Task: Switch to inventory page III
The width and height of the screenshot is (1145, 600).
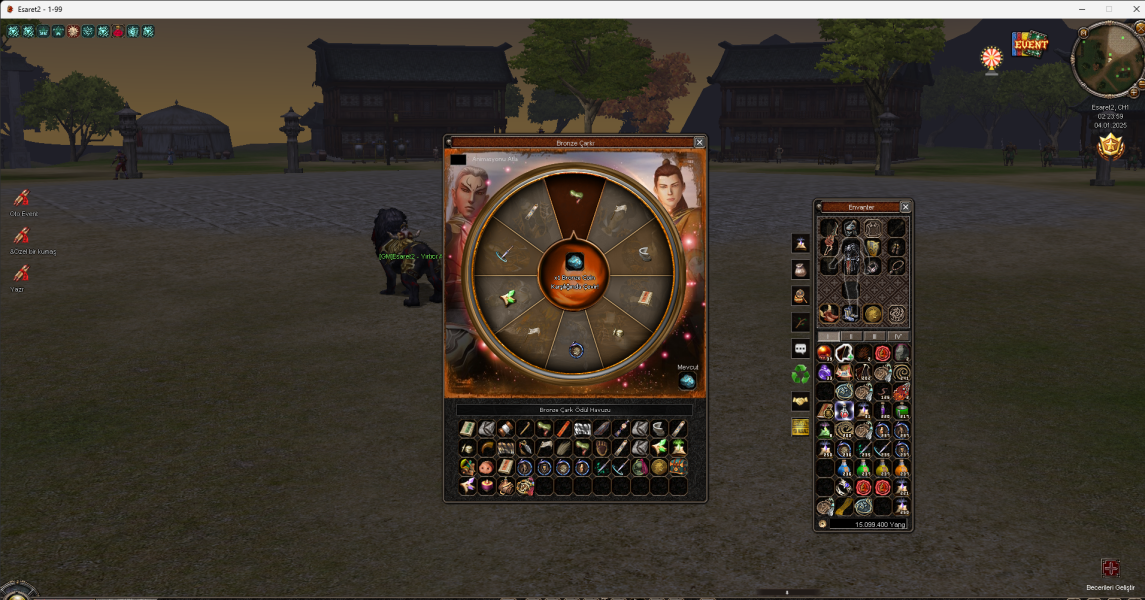Action: click(874, 336)
